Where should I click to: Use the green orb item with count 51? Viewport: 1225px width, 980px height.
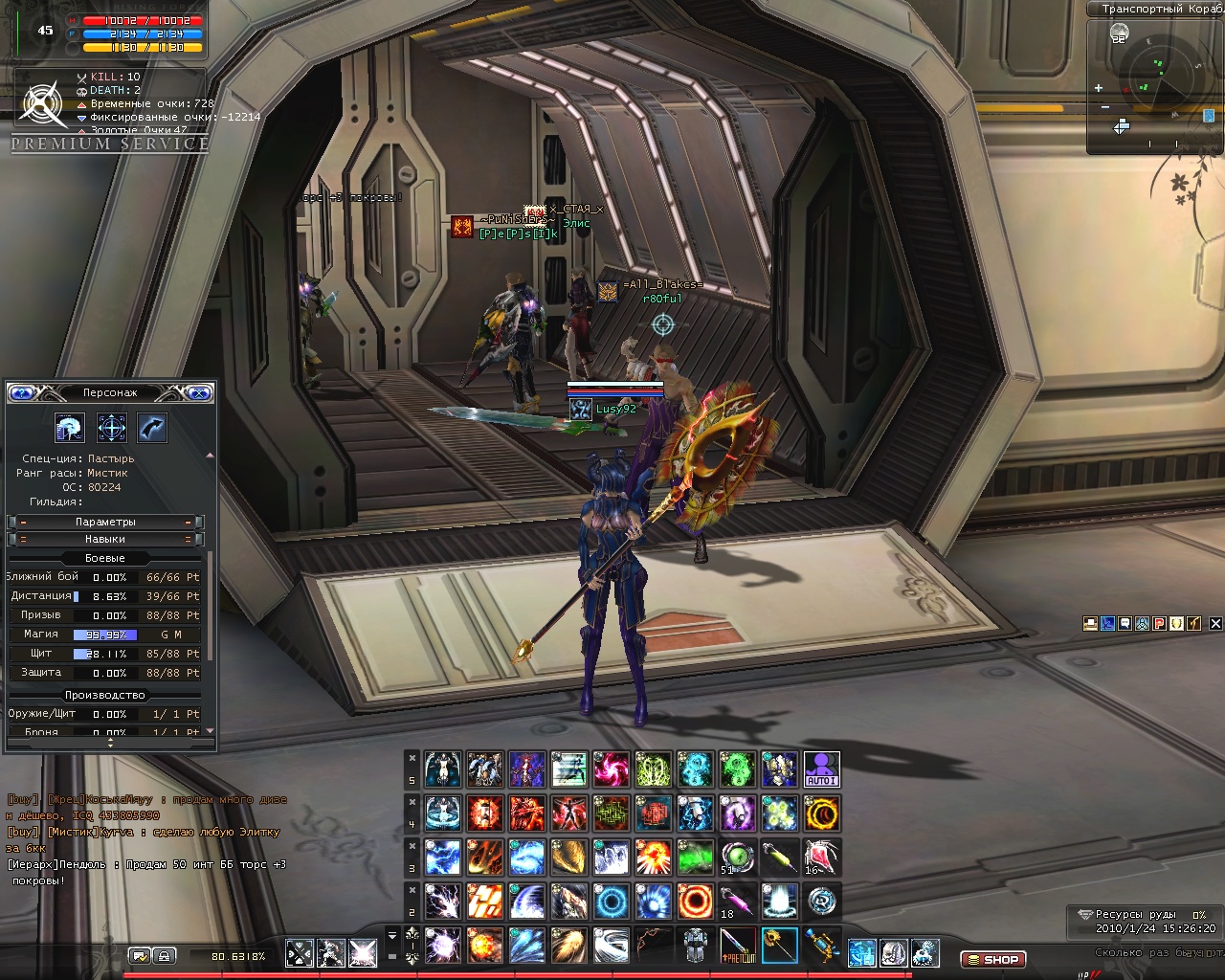pos(737,857)
